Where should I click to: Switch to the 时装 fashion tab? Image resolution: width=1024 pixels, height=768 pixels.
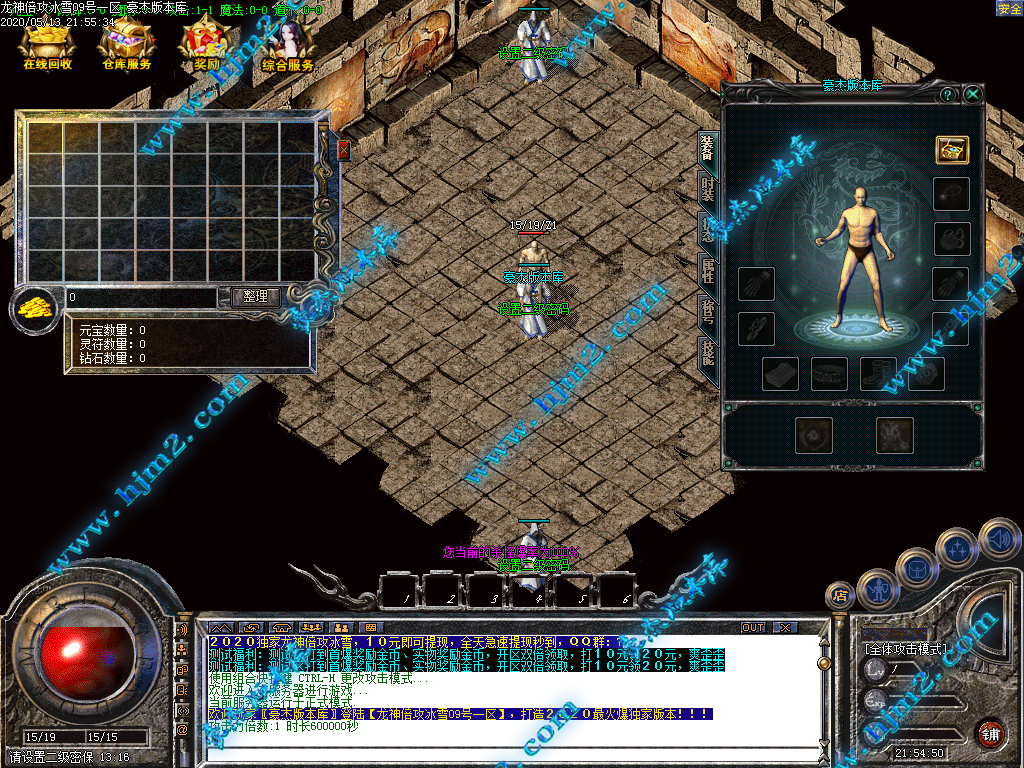coord(708,188)
